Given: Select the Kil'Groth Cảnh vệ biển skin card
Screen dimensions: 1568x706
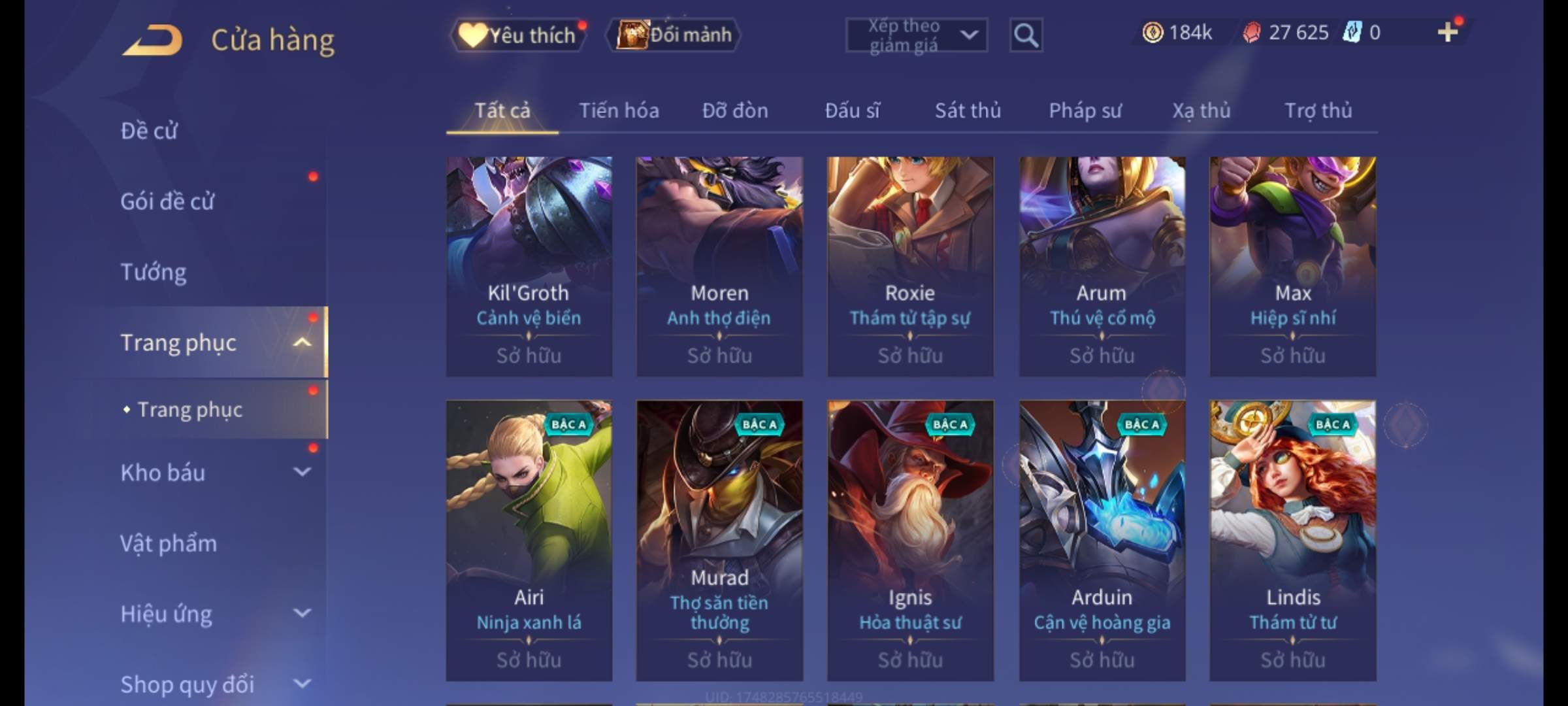Looking at the screenshot, I should point(529,266).
